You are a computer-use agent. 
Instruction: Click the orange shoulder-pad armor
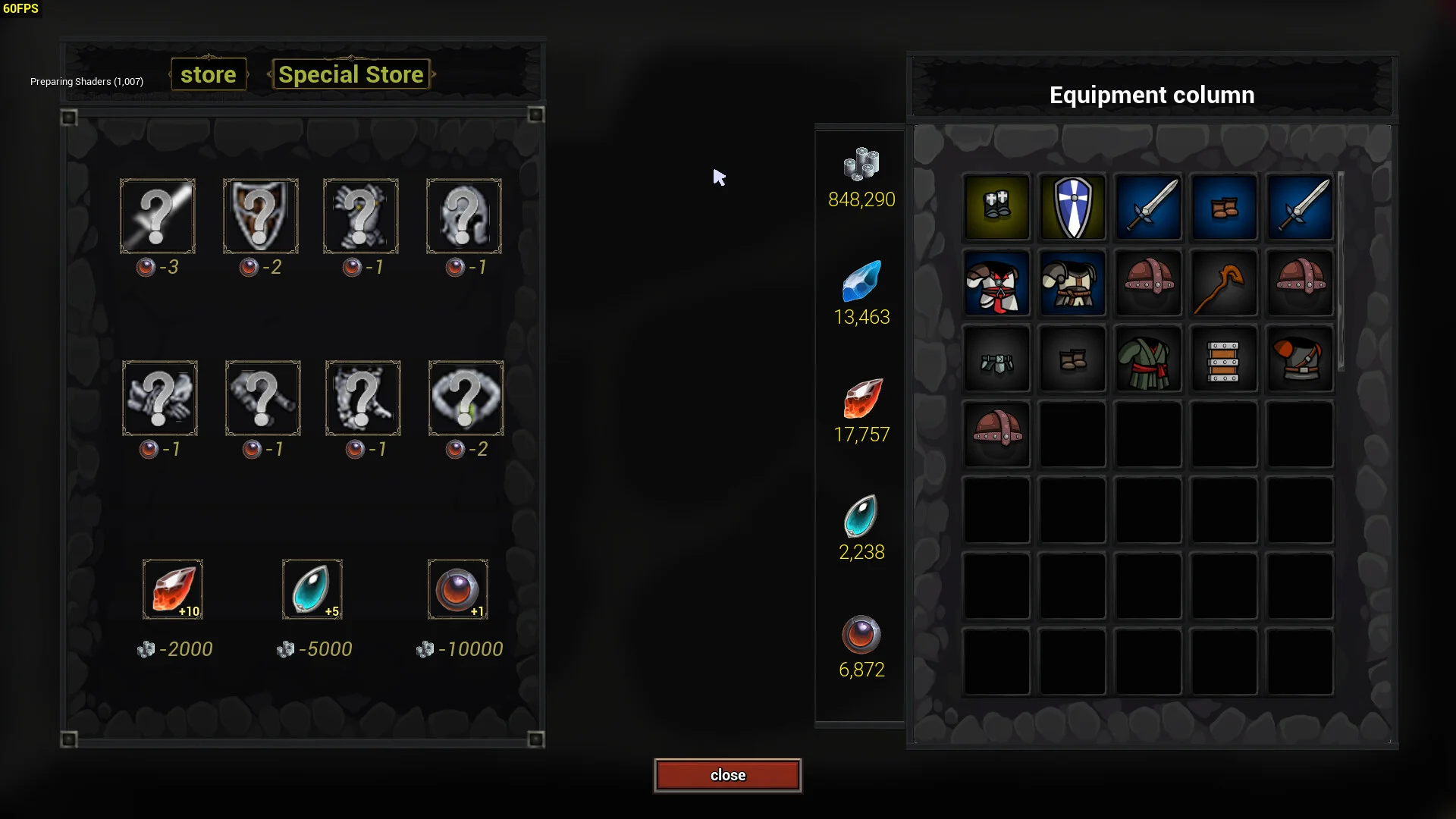point(1300,359)
